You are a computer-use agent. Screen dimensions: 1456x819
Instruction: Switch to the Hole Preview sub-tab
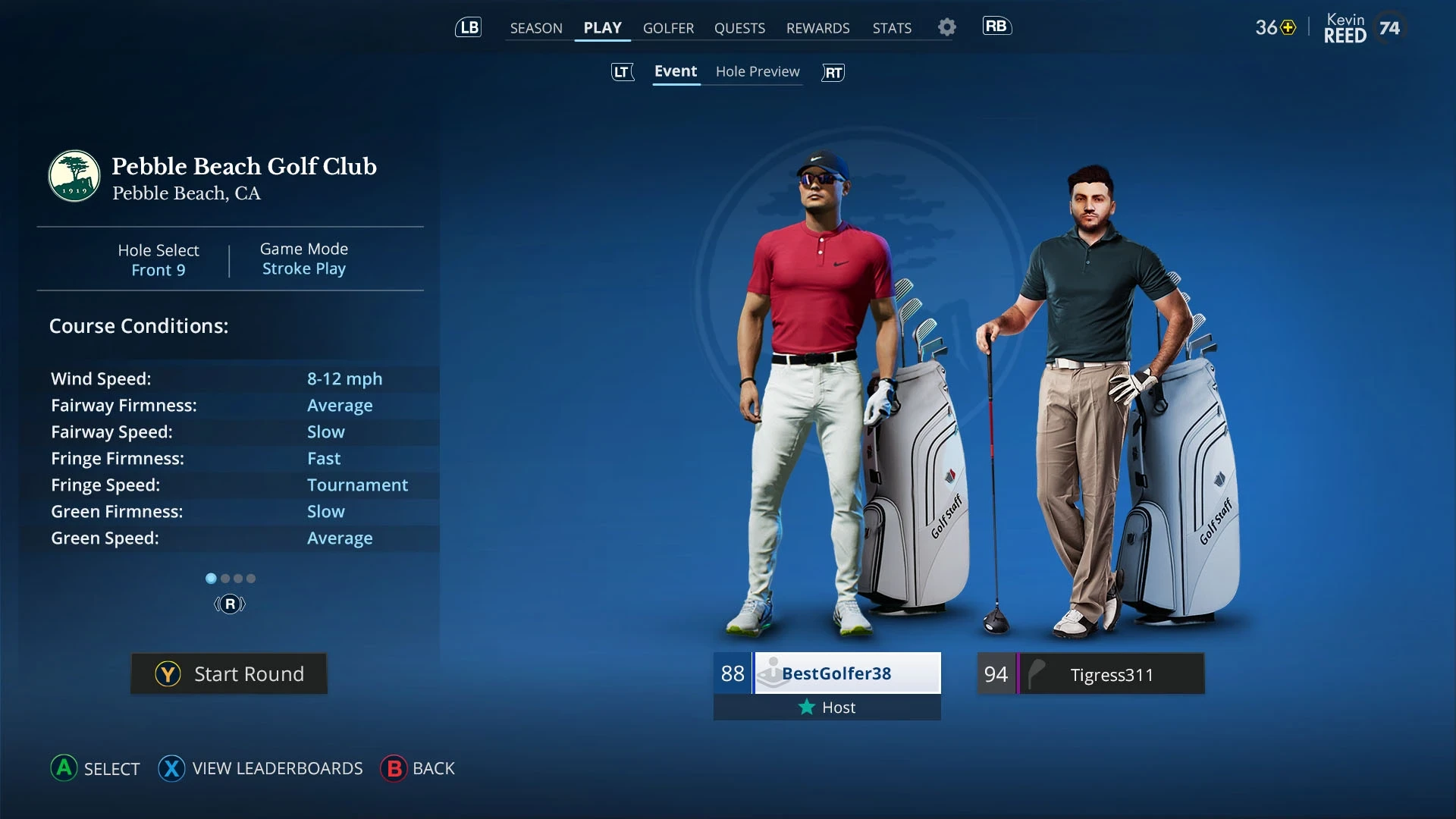pos(757,71)
